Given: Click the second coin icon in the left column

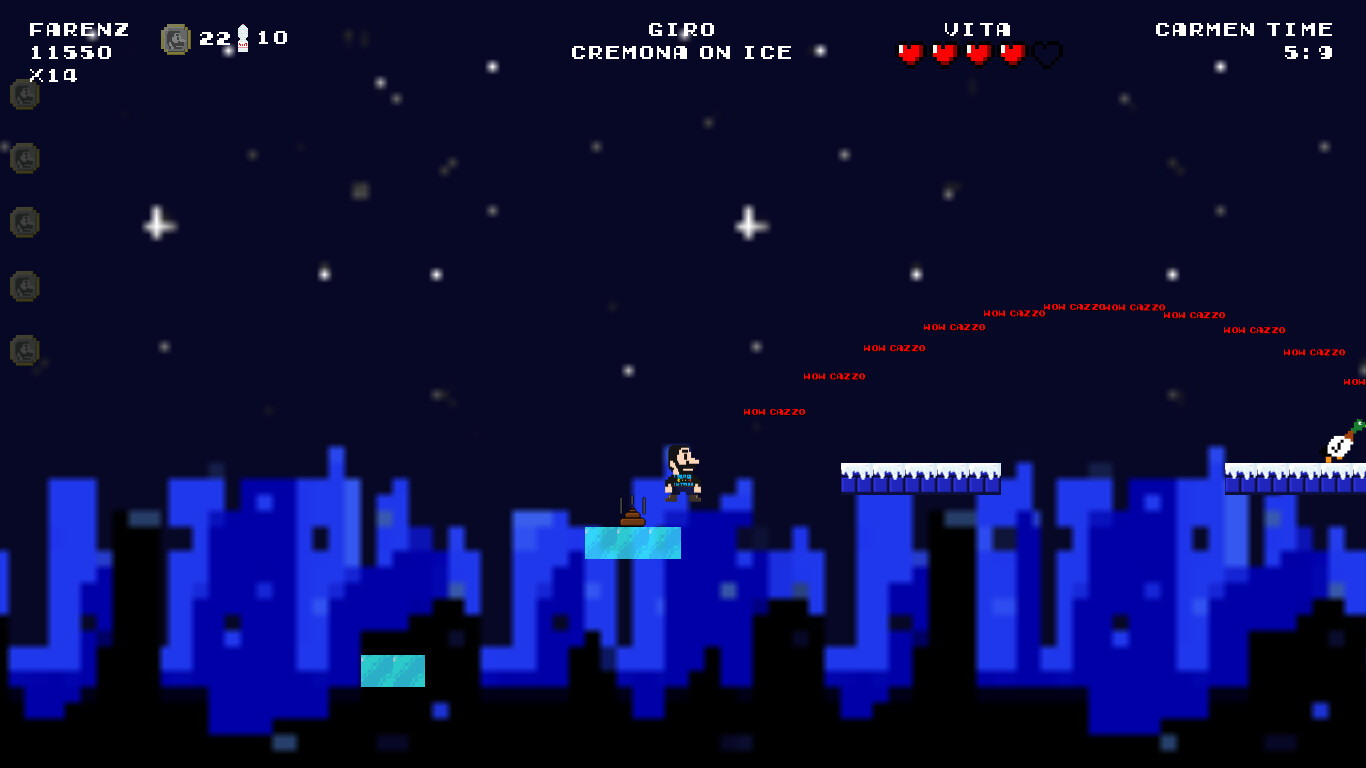Looking at the screenshot, I should [x=23, y=159].
